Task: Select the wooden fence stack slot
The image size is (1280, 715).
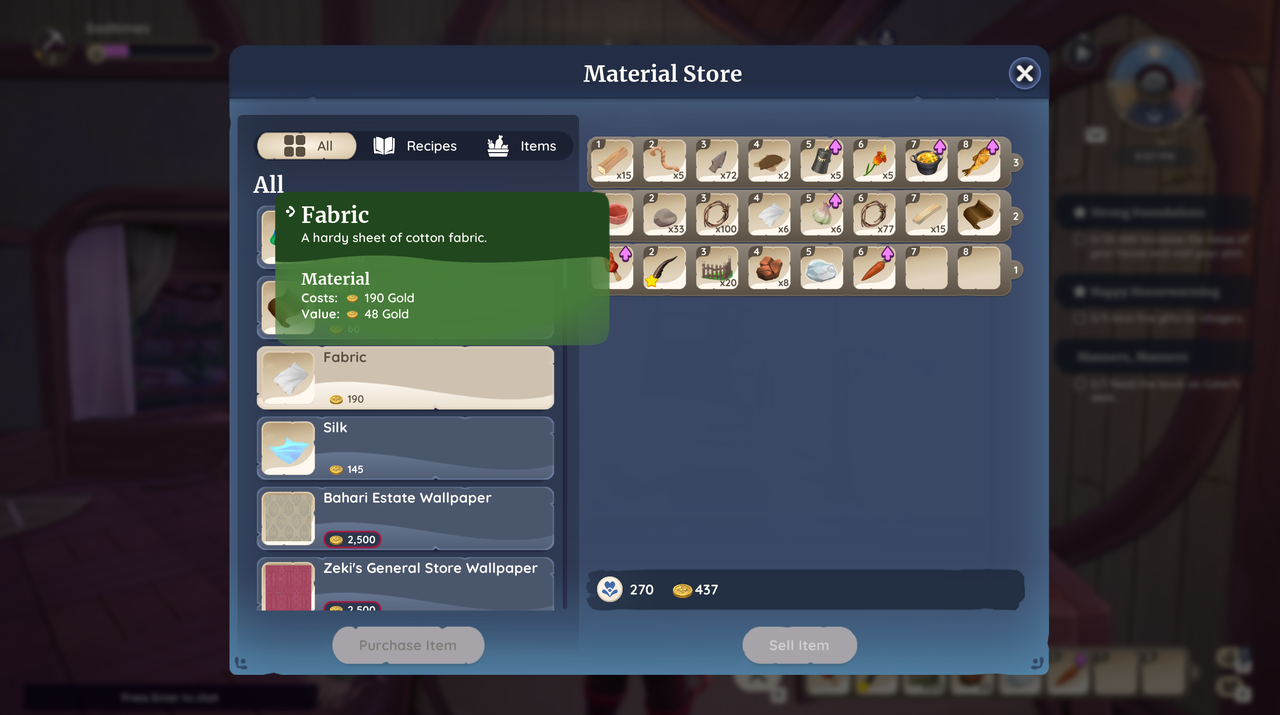Action: pyautogui.click(x=717, y=269)
